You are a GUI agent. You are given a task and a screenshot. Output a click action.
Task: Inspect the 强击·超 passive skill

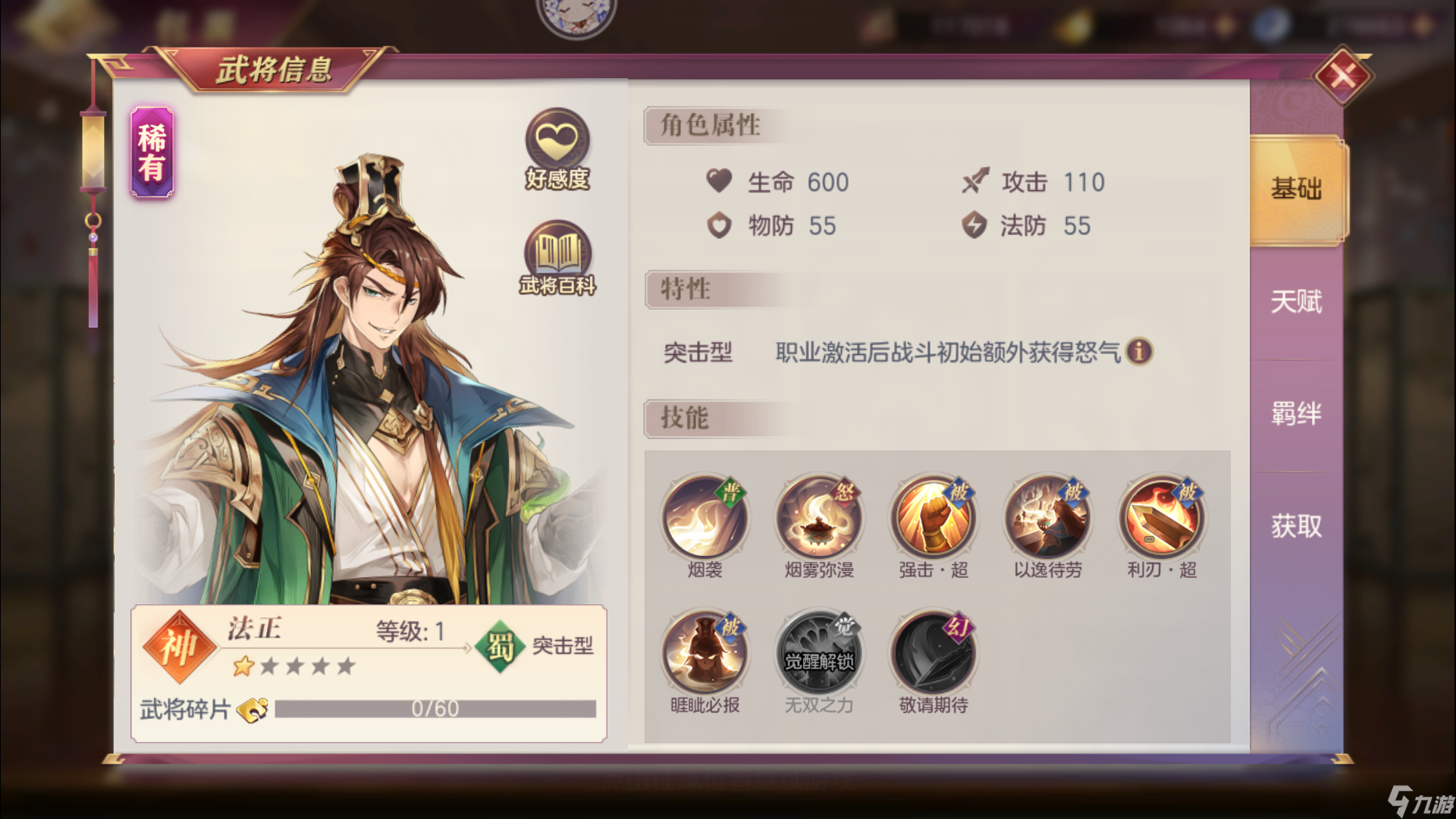[934, 518]
